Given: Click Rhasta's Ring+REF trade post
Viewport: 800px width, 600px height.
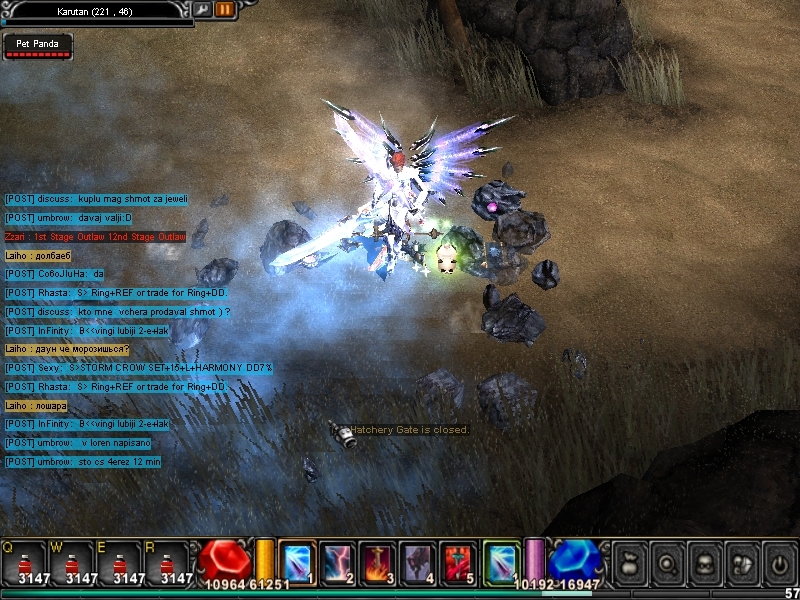Looking at the screenshot, I should (x=118, y=293).
